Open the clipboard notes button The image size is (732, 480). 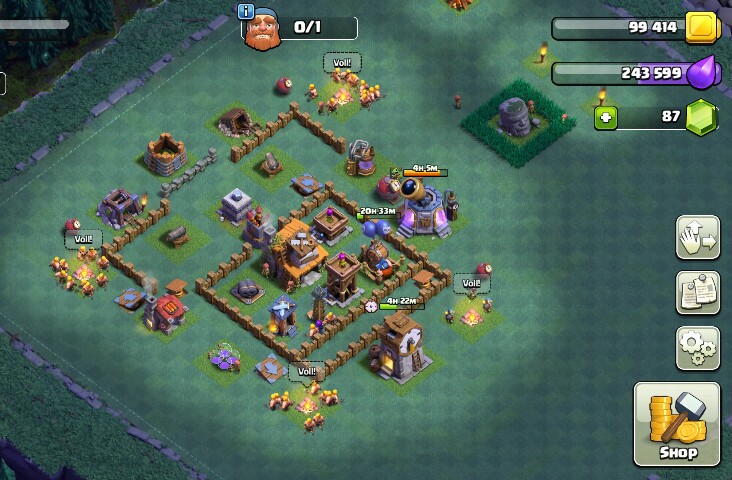[697, 292]
